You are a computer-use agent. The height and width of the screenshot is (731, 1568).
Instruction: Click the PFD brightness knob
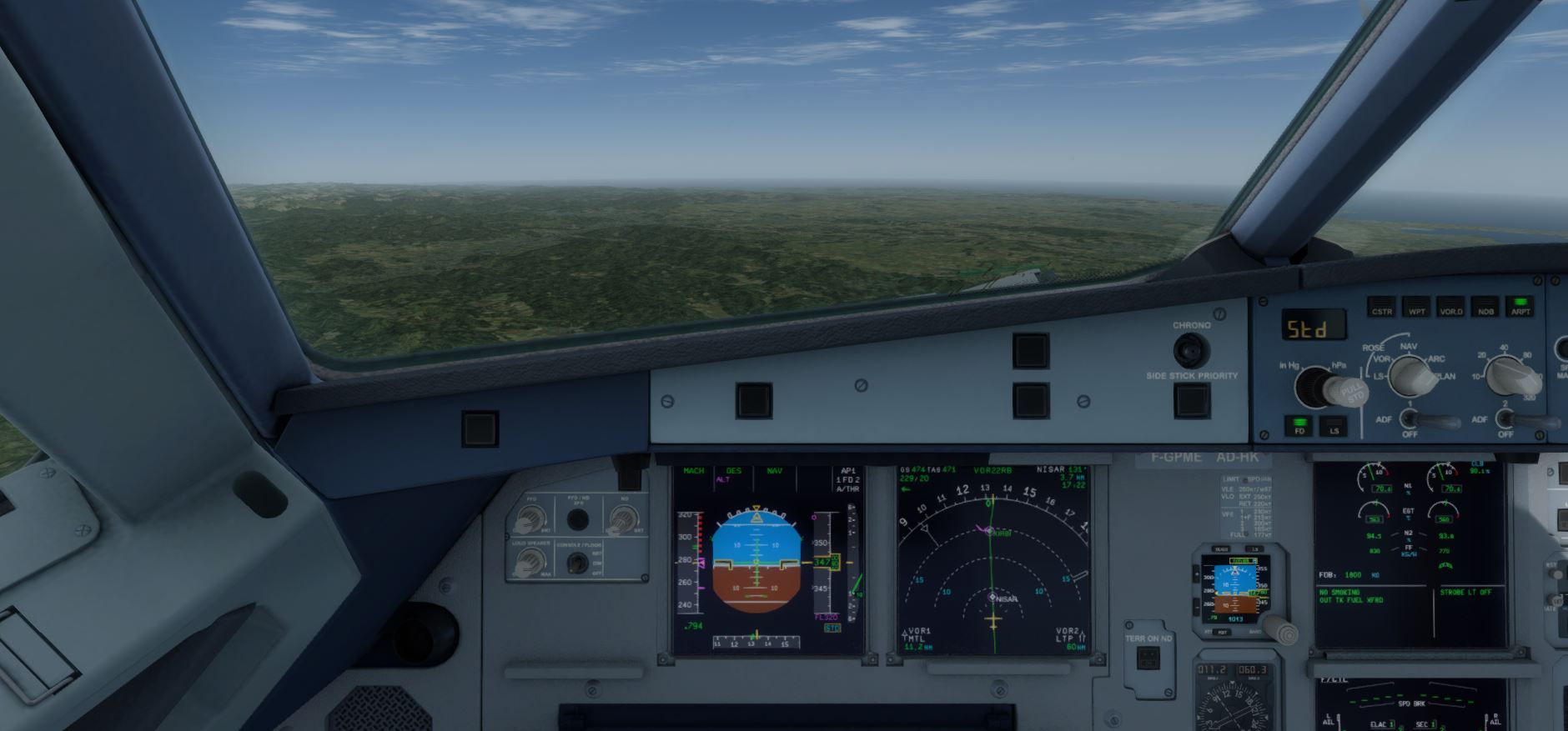pyautogui.click(x=530, y=519)
